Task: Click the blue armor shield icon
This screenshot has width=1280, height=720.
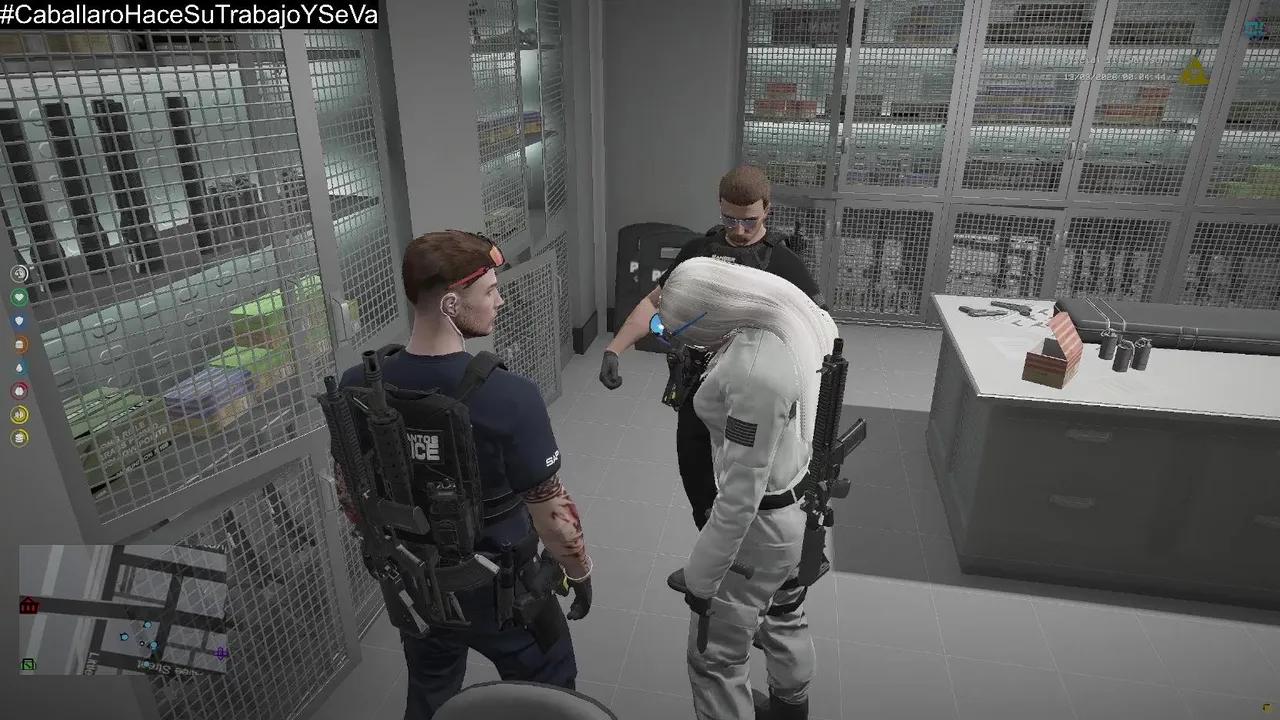Action: click(x=18, y=321)
